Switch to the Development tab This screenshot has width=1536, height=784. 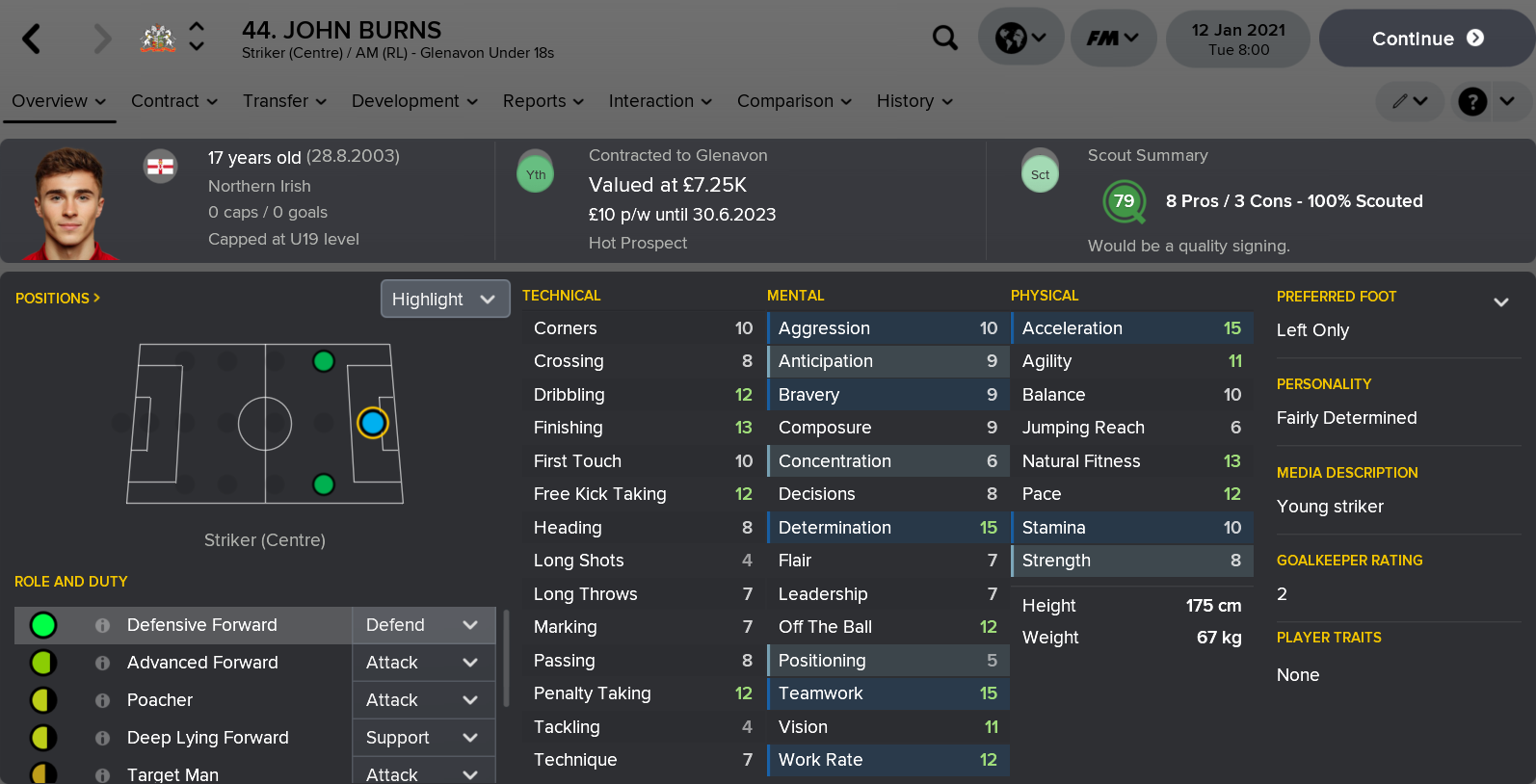pos(406,101)
